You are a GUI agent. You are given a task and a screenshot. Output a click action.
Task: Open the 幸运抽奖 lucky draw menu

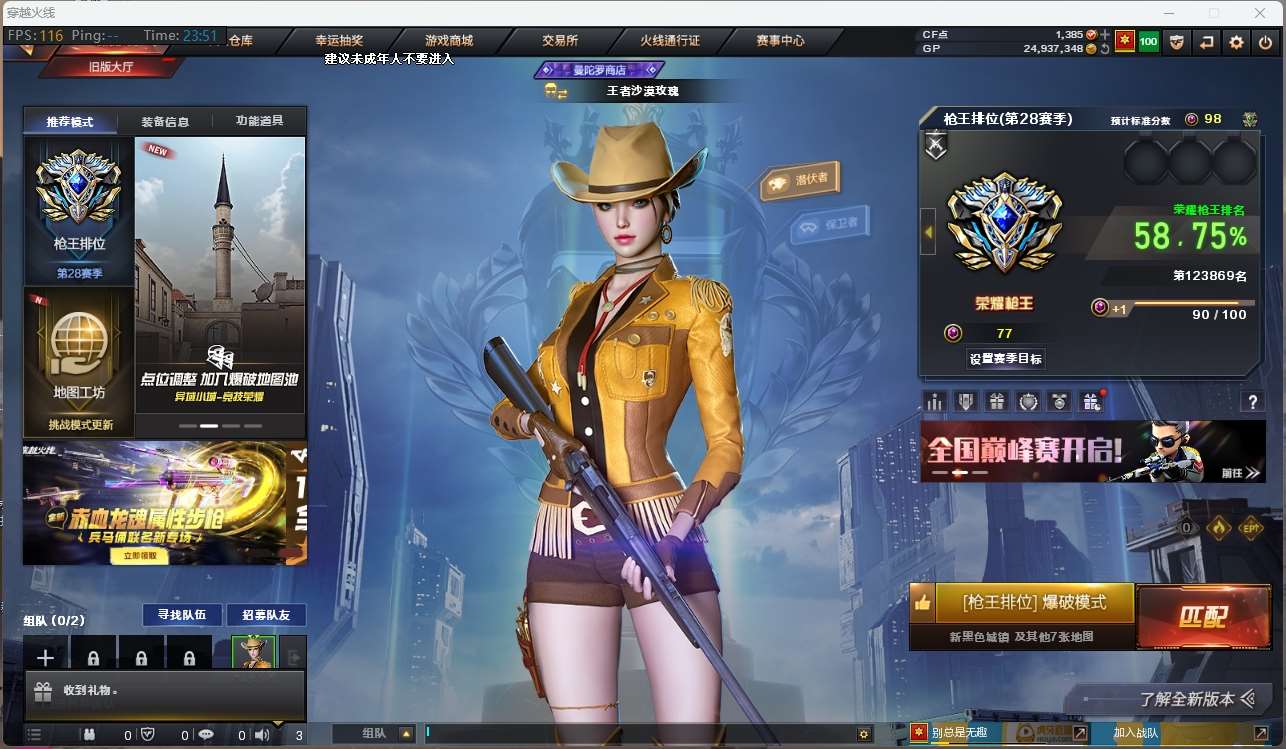pyautogui.click(x=339, y=41)
